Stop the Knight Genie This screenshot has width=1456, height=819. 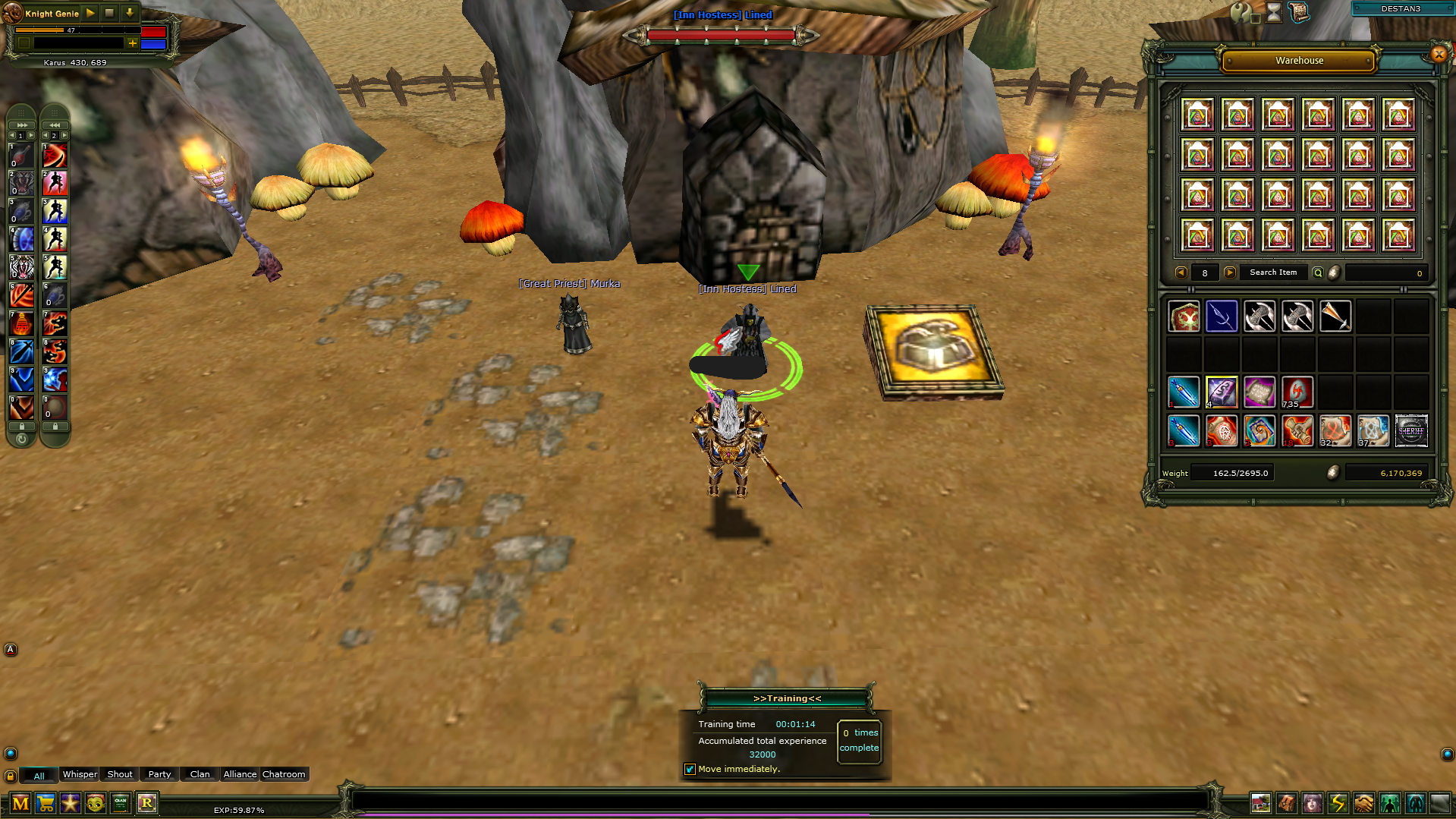109,13
